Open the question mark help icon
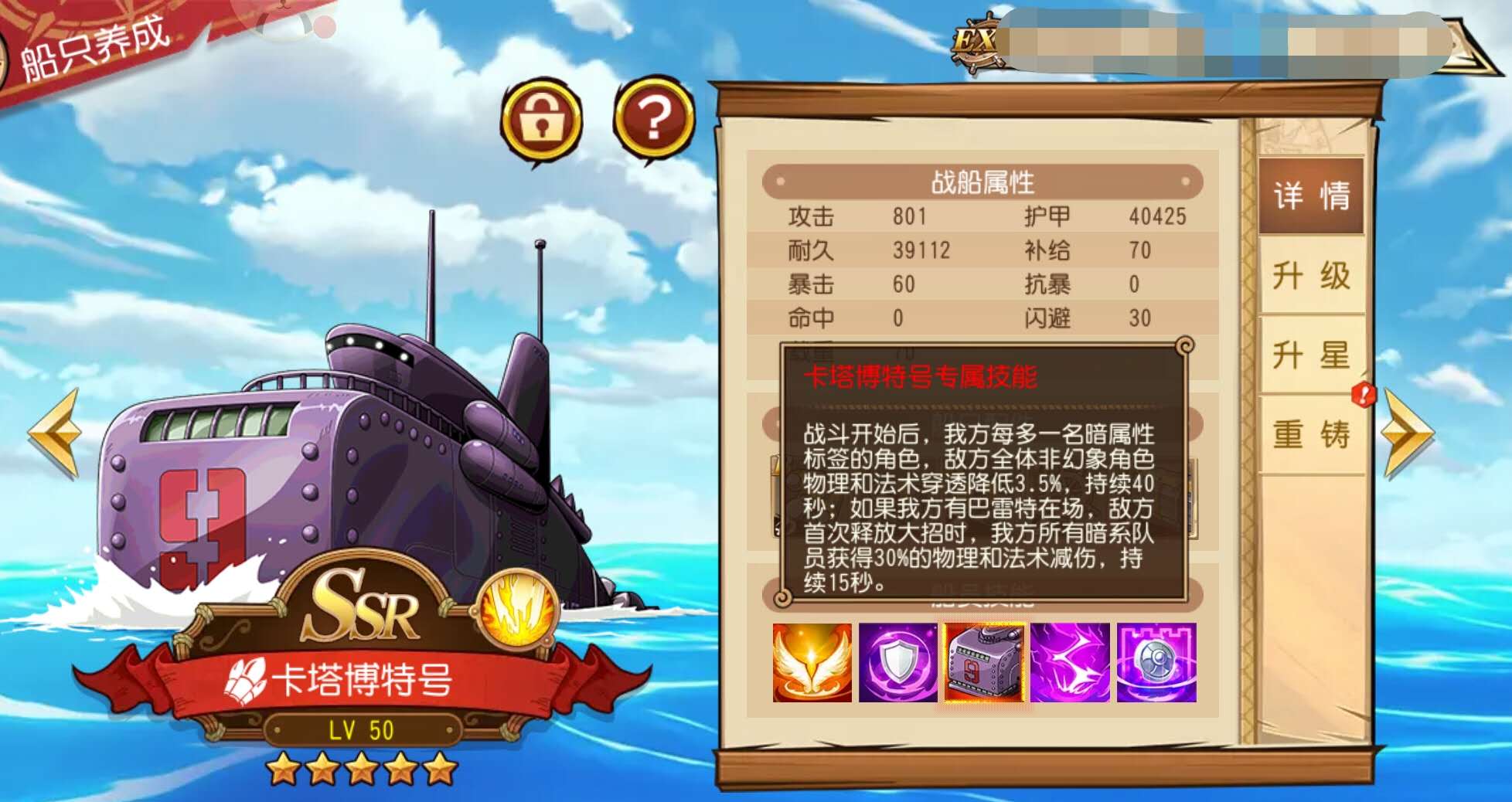This screenshot has width=1512, height=802. (x=653, y=116)
